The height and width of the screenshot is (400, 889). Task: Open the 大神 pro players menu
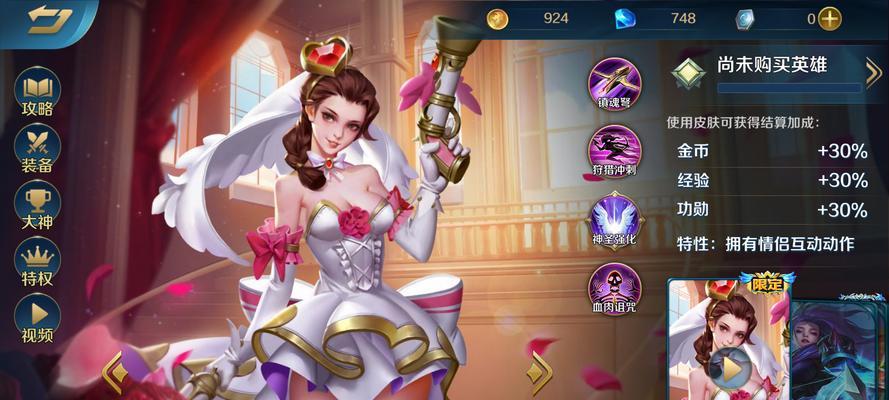tap(37, 208)
